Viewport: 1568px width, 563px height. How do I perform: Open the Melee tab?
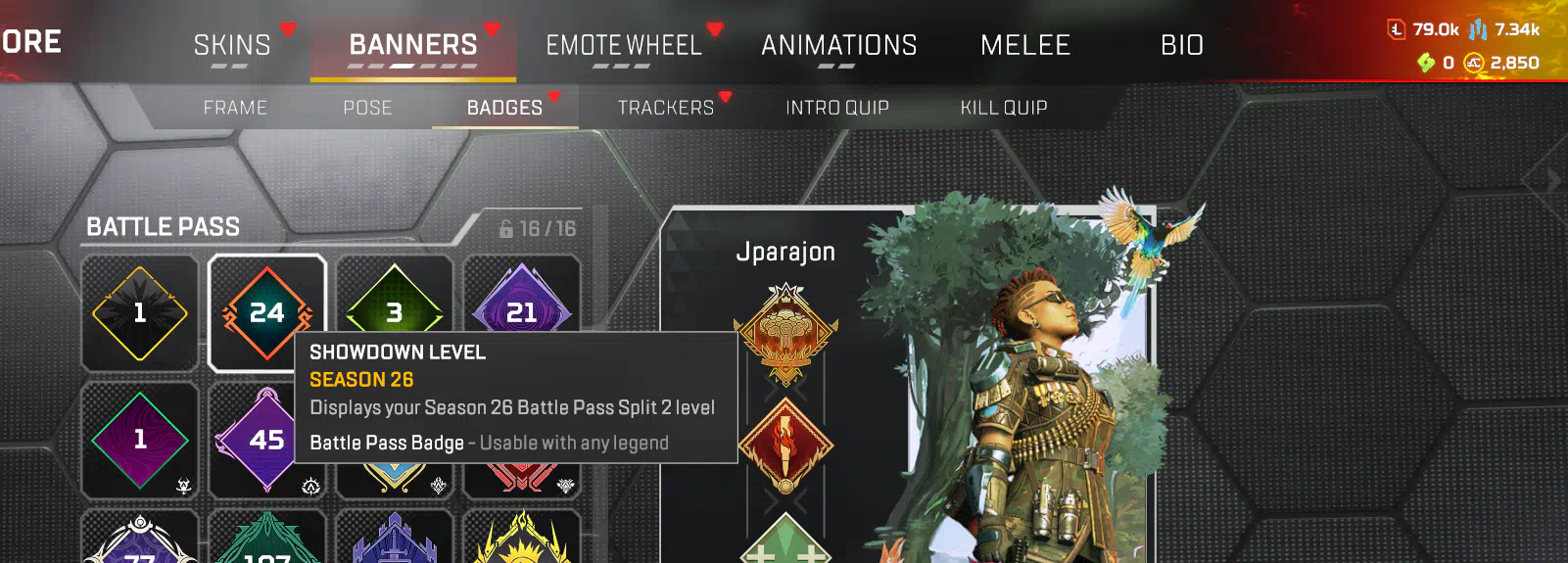pyautogui.click(x=1025, y=45)
